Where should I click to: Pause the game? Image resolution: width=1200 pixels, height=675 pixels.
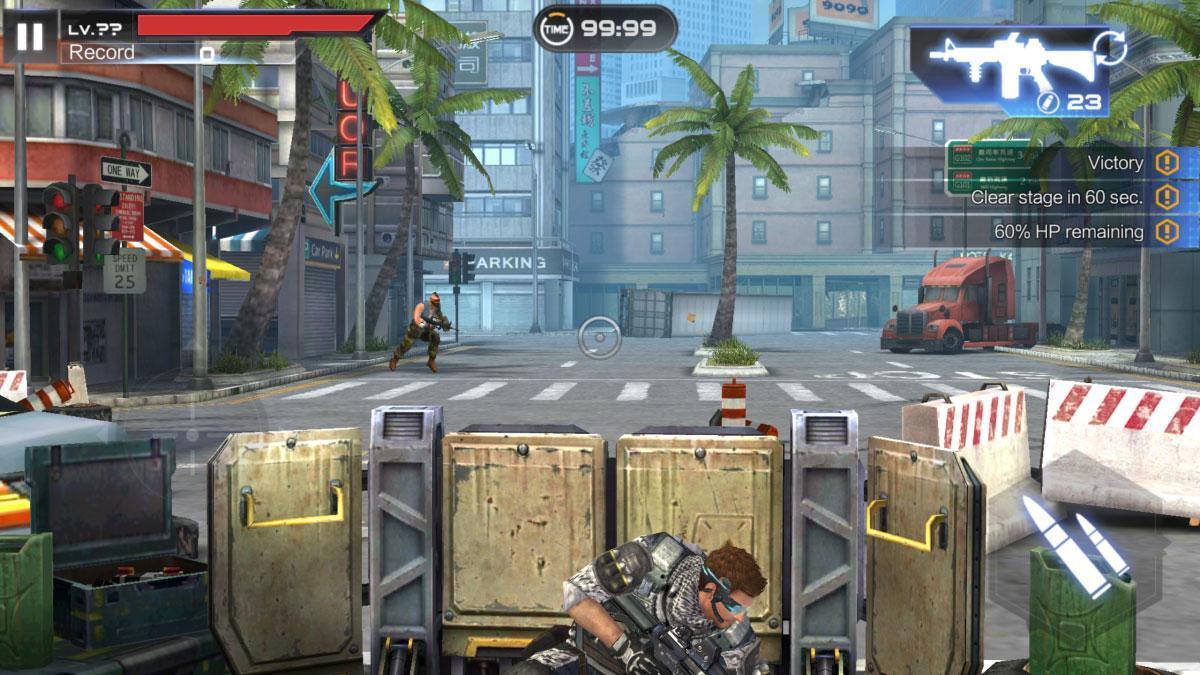(30, 37)
